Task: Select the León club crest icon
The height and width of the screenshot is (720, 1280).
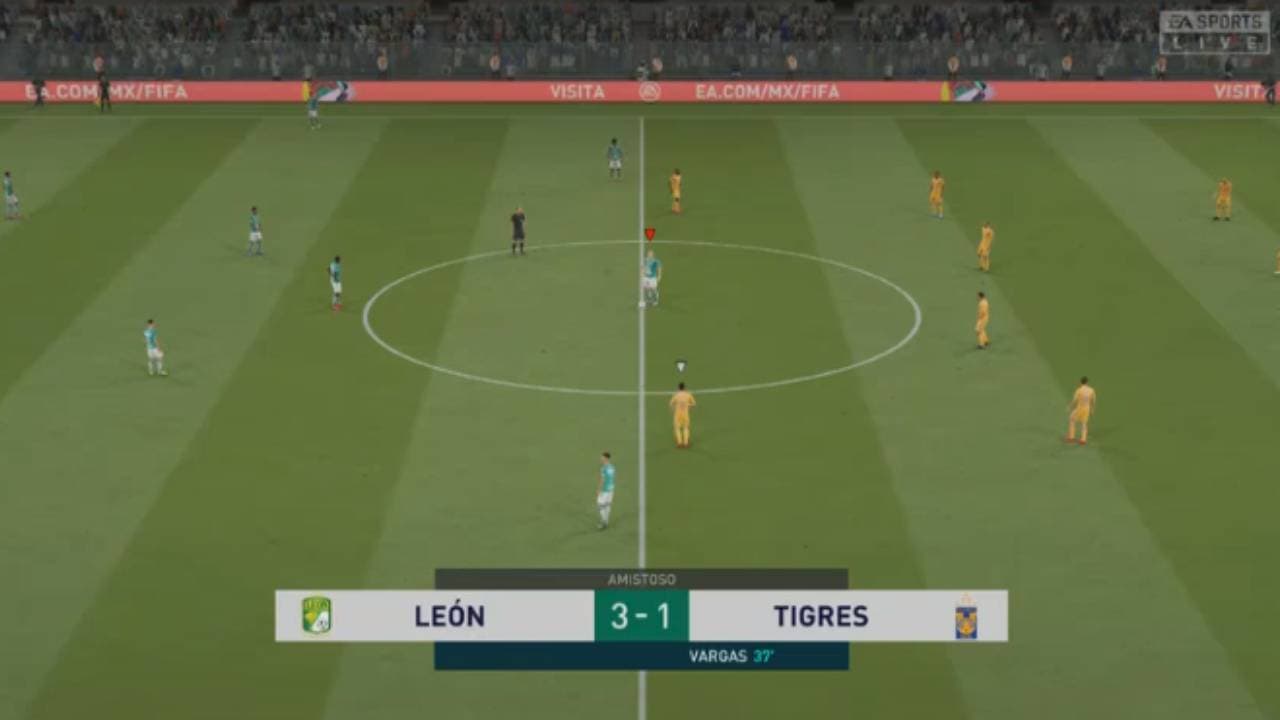Action: 318,617
